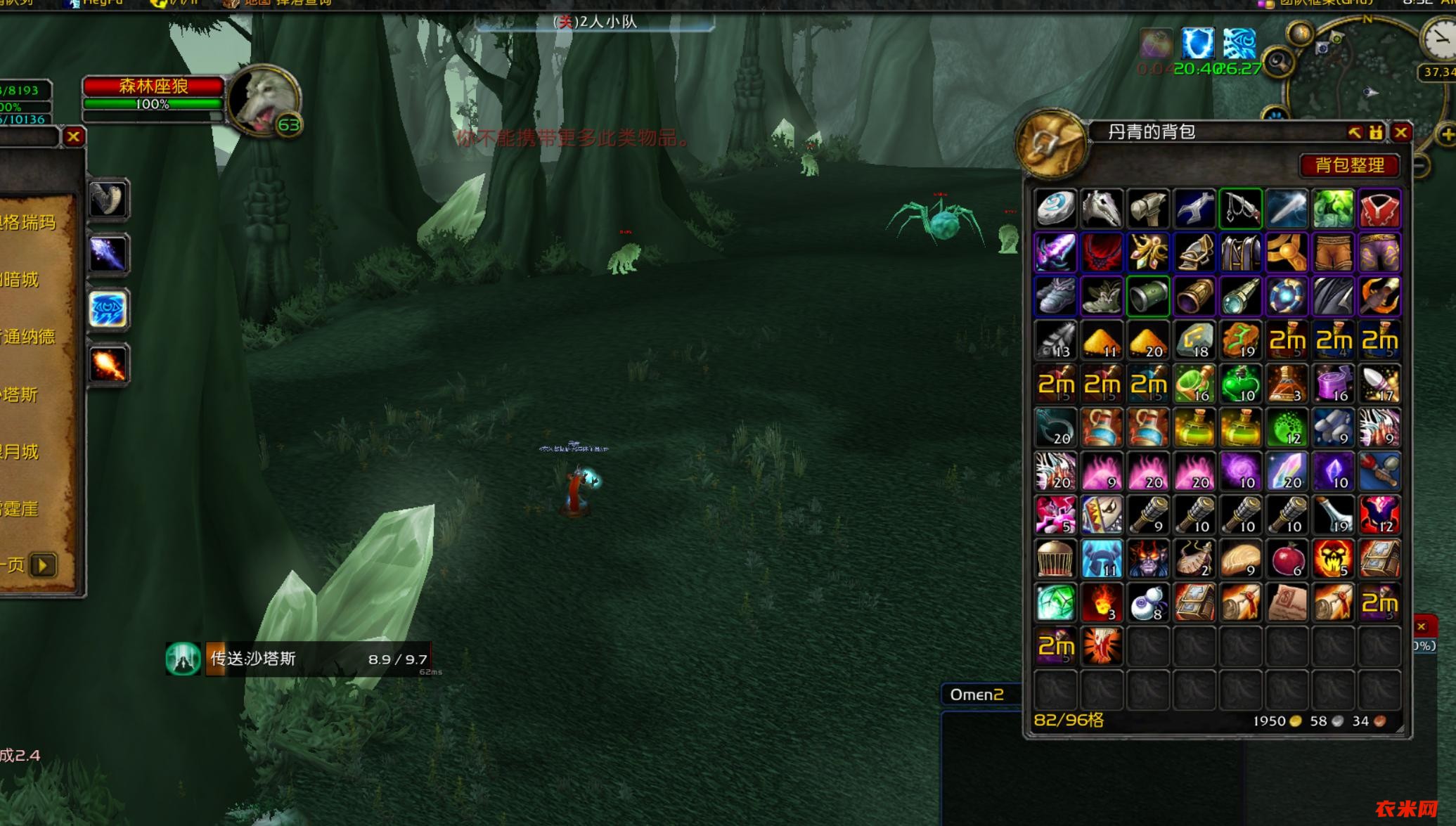Click the 背包整理 sort bag button
This screenshot has width=1456, height=826.
(1349, 165)
